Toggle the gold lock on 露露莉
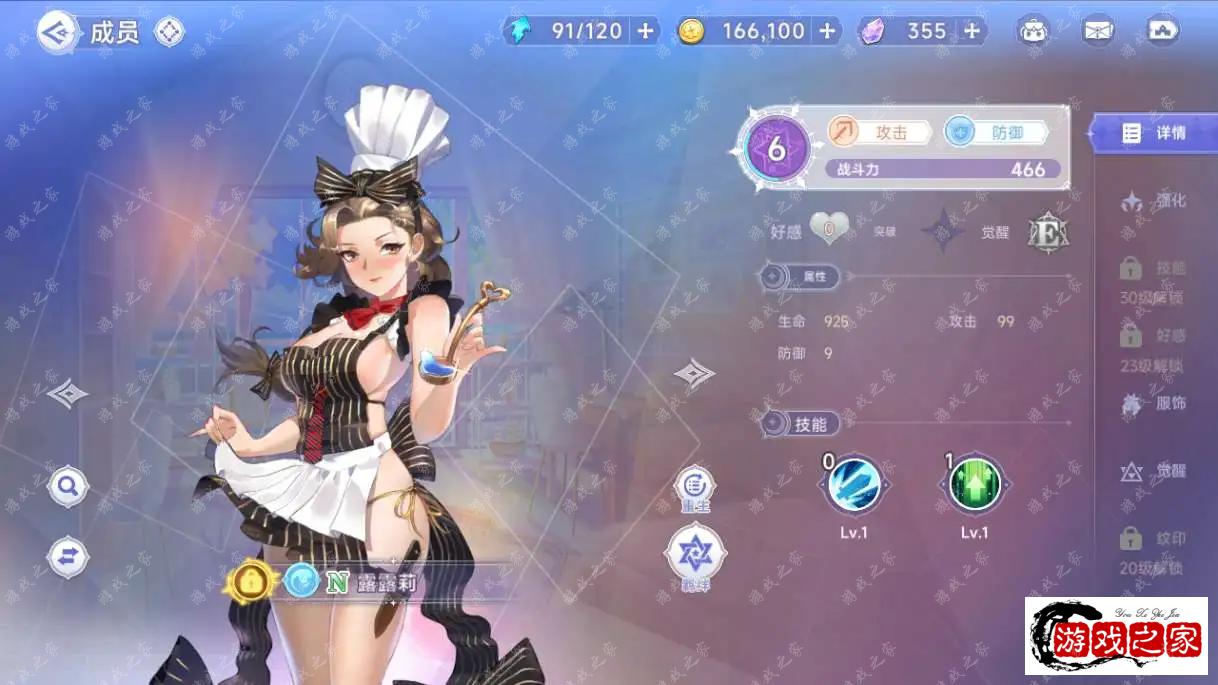This screenshot has height=685, width=1218. tap(251, 580)
